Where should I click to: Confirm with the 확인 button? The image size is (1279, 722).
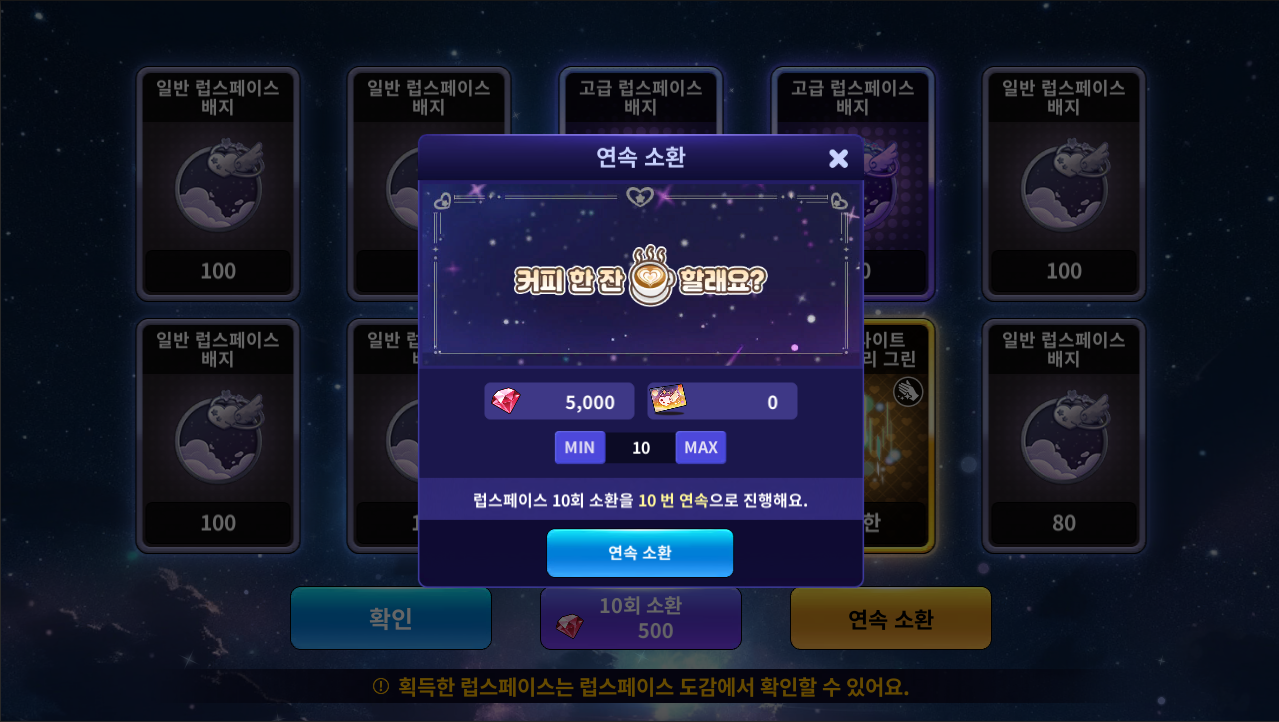(391, 618)
